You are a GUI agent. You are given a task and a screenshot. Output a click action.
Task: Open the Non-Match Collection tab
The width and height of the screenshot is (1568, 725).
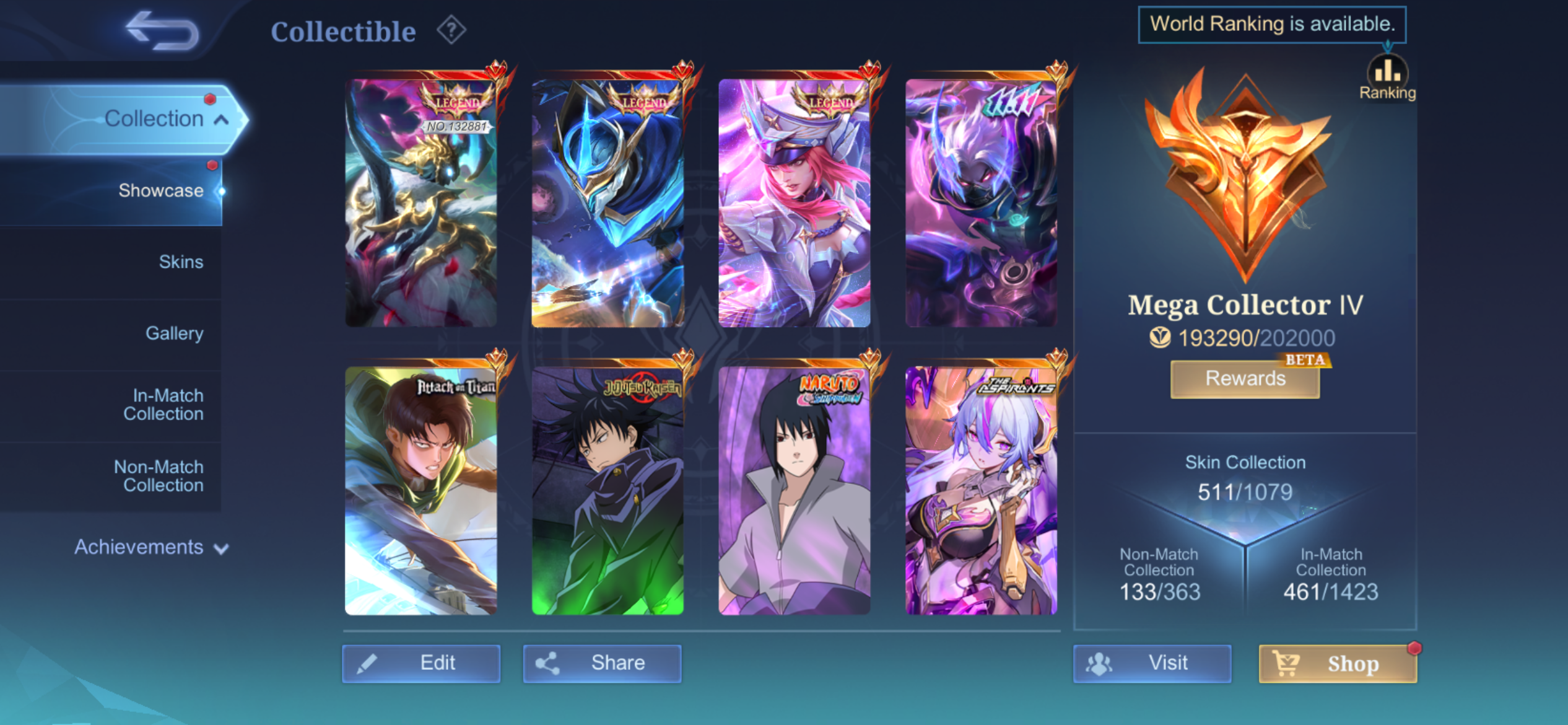159,476
